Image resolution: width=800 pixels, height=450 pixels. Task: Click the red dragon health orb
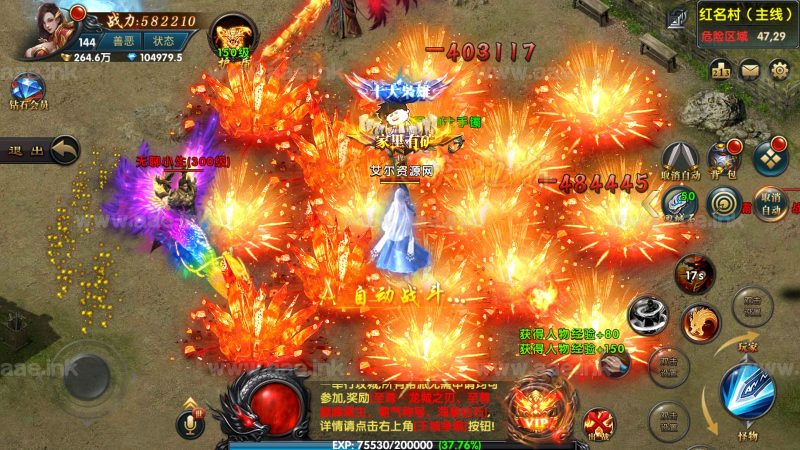click(x=269, y=403)
